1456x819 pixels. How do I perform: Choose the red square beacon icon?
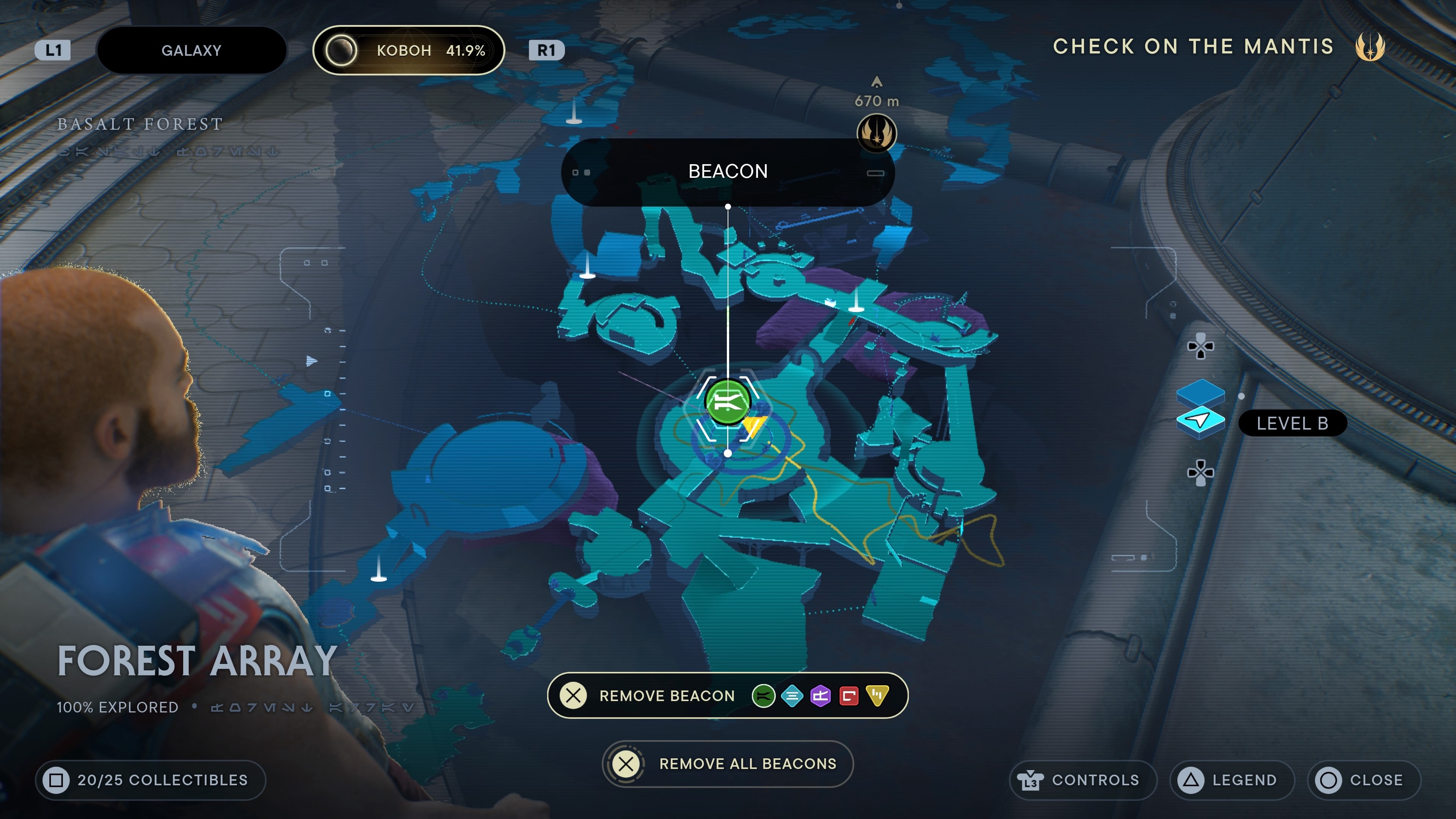click(x=849, y=696)
